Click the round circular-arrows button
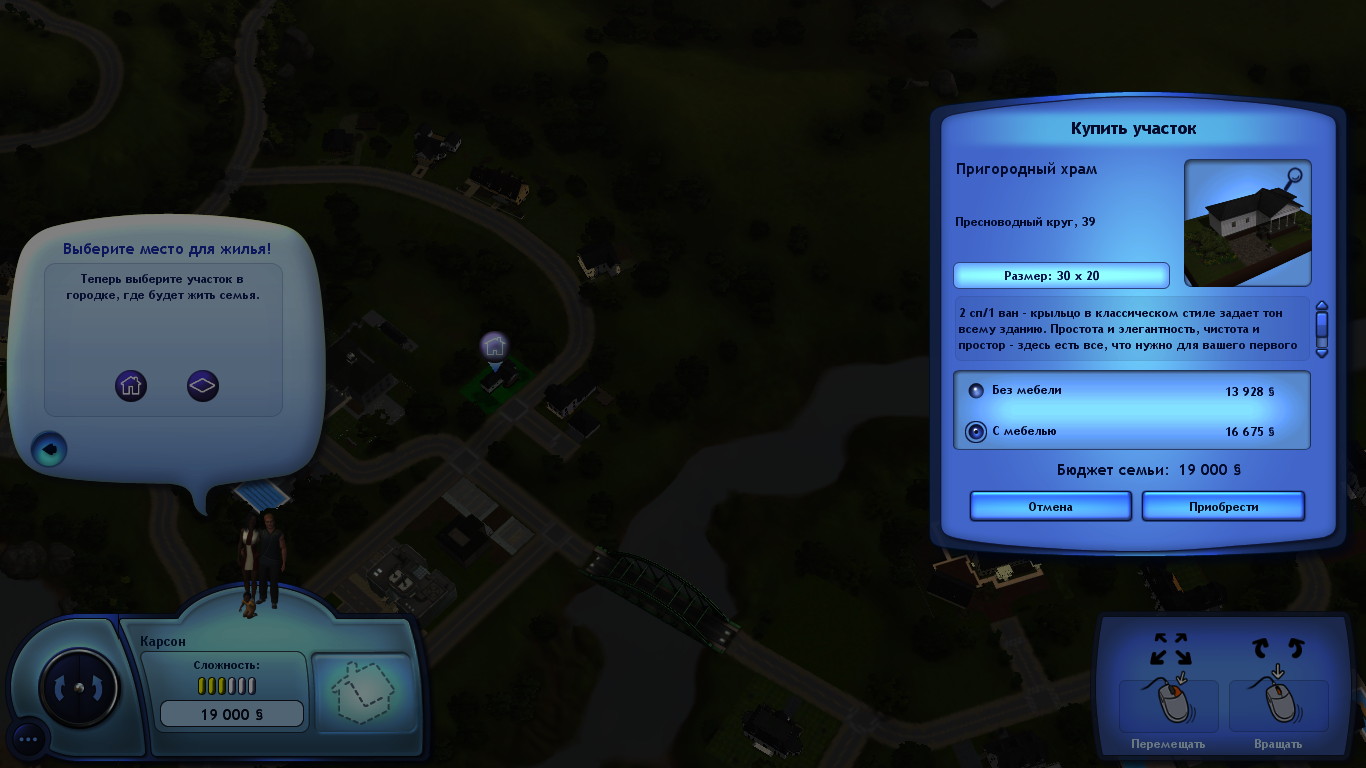1366x768 pixels. (x=78, y=687)
